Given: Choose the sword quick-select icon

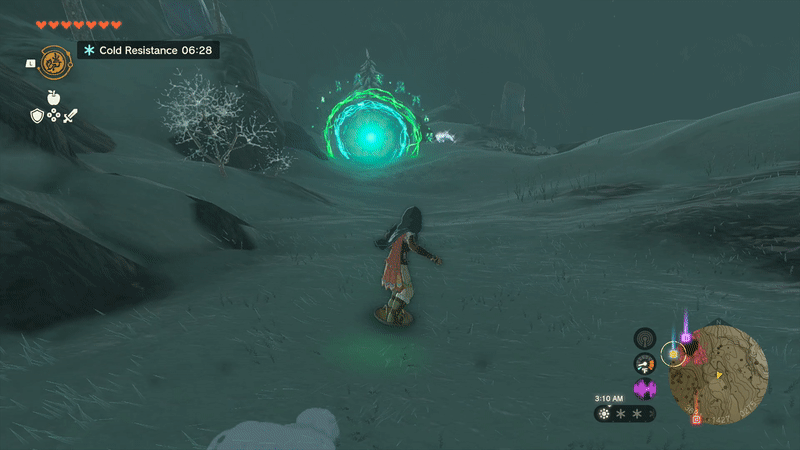Looking at the screenshot, I should point(70,116).
